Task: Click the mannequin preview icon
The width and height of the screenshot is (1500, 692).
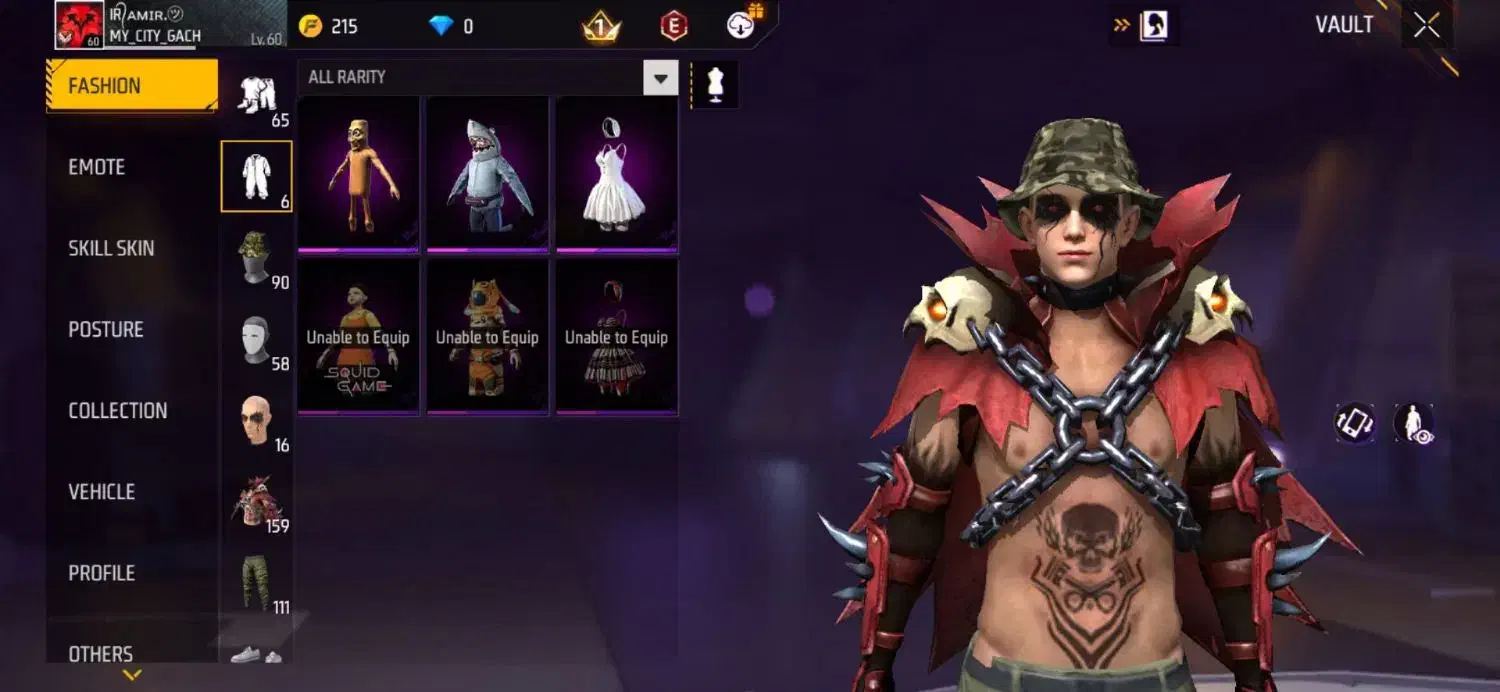Action: (714, 84)
